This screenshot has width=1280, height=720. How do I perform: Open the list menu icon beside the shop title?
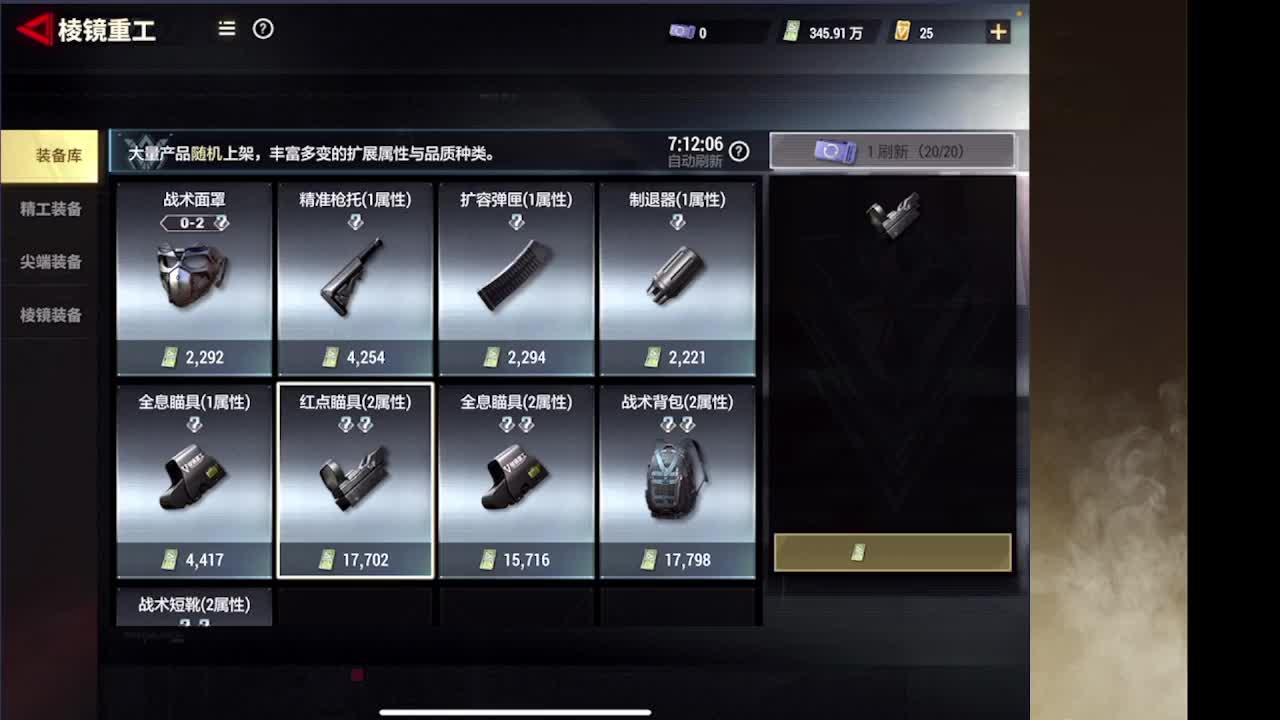point(226,30)
